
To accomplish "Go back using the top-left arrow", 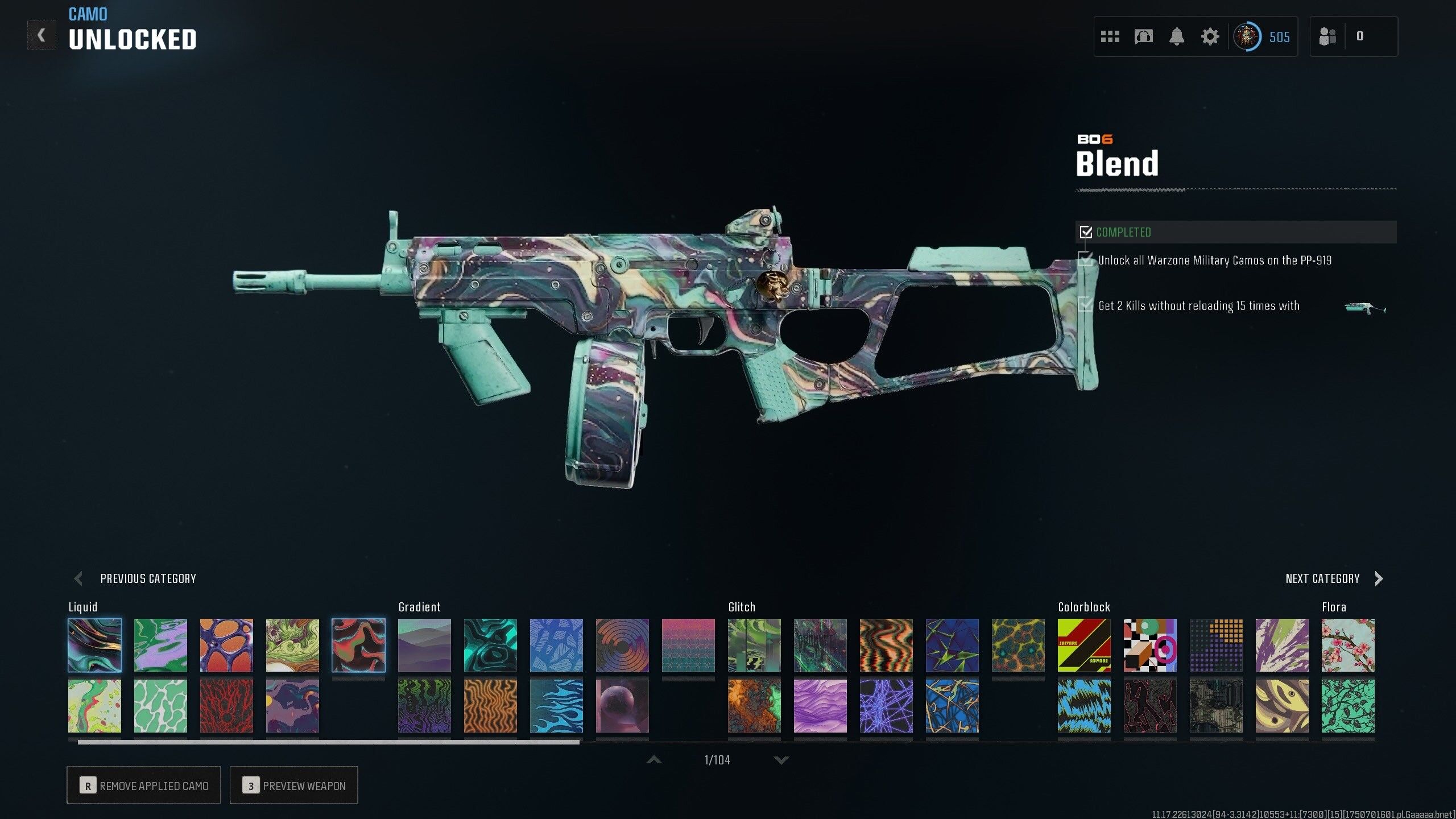I will pos(42,35).
